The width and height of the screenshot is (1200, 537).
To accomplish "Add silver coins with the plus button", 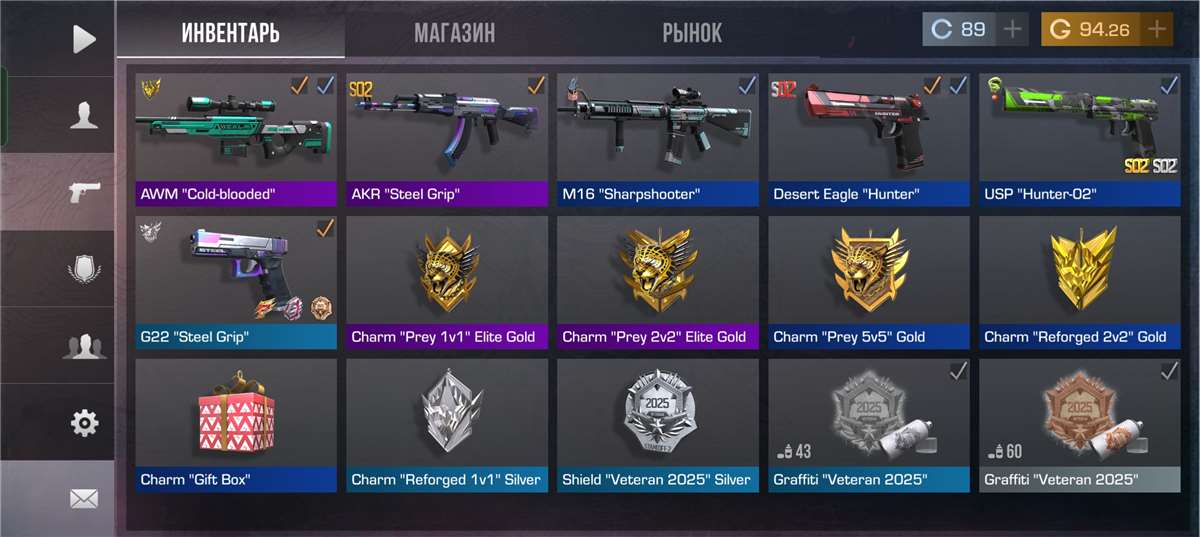I will click(x=1013, y=29).
